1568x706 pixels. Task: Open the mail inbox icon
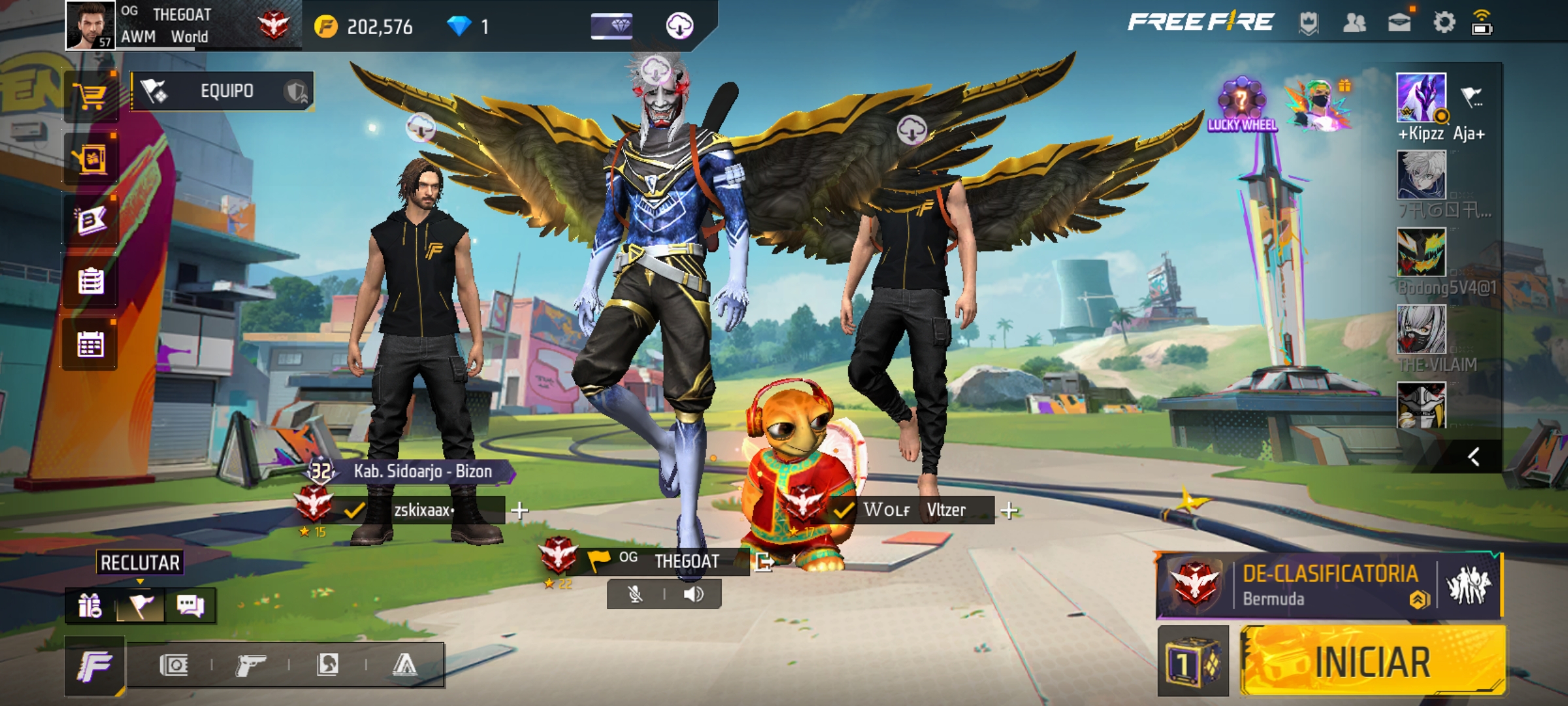point(1399,24)
